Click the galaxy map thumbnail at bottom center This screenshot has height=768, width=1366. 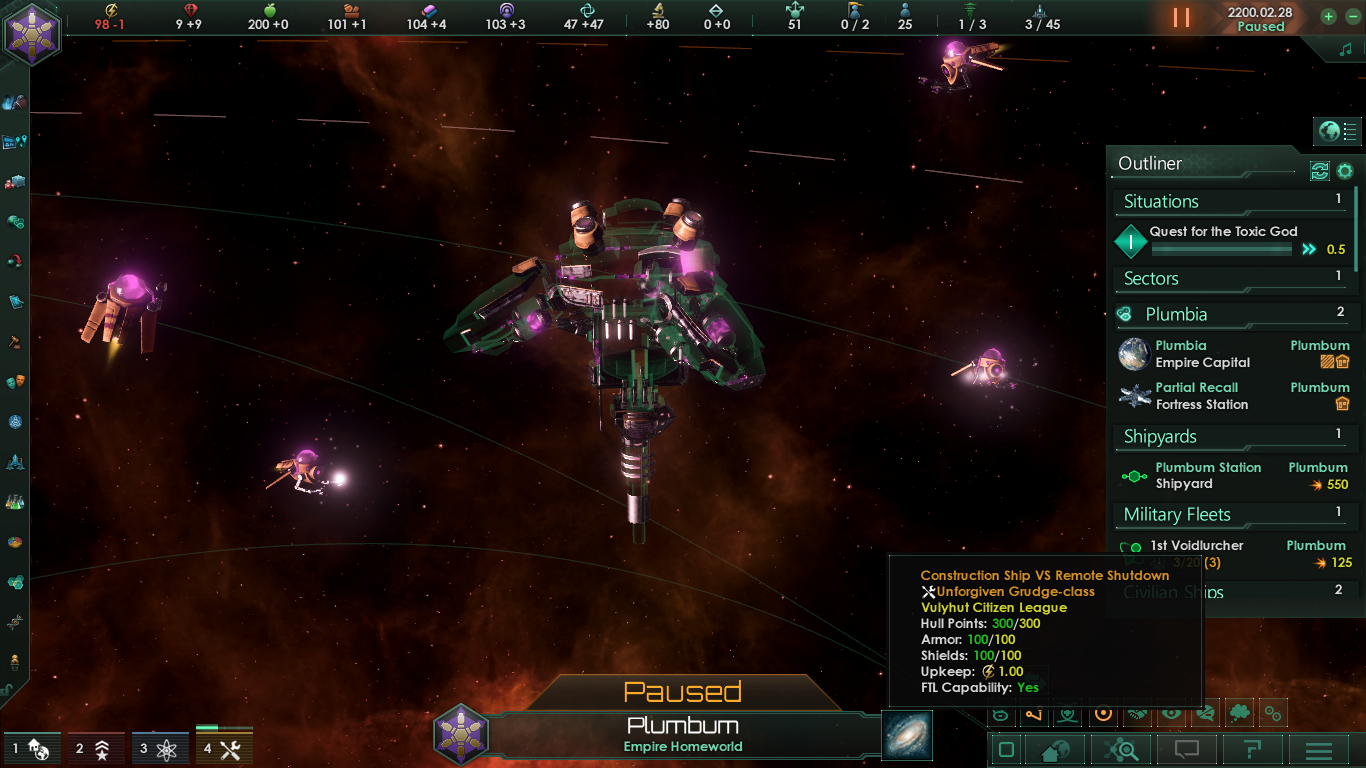(906, 734)
